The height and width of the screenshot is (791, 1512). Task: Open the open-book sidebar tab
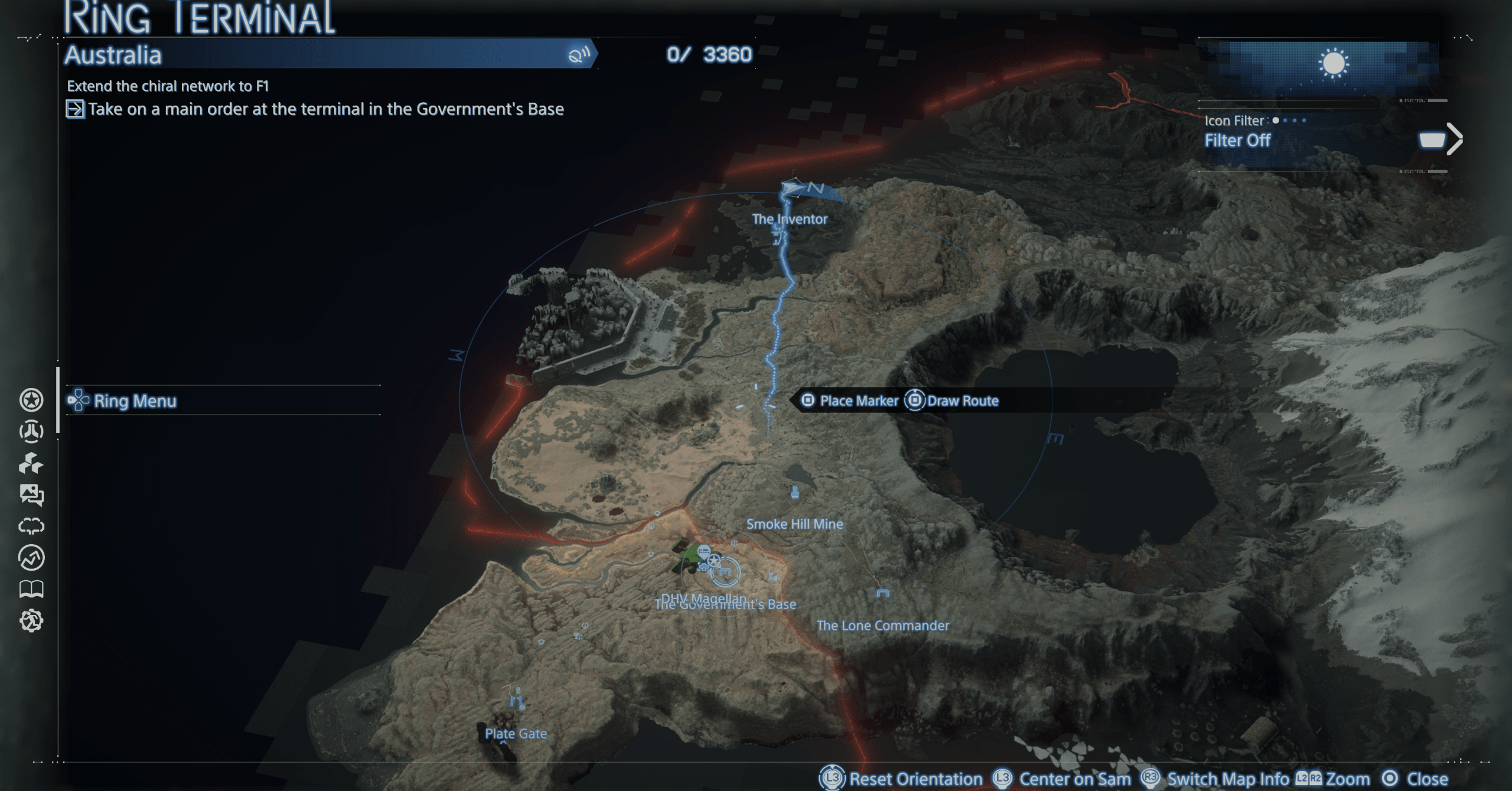click(x=31, y=588)
